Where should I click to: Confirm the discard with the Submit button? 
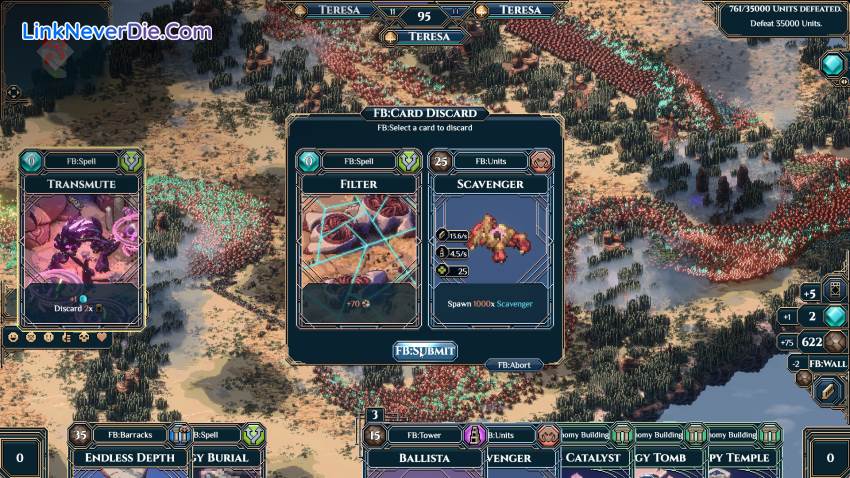(x=425, y=350)
